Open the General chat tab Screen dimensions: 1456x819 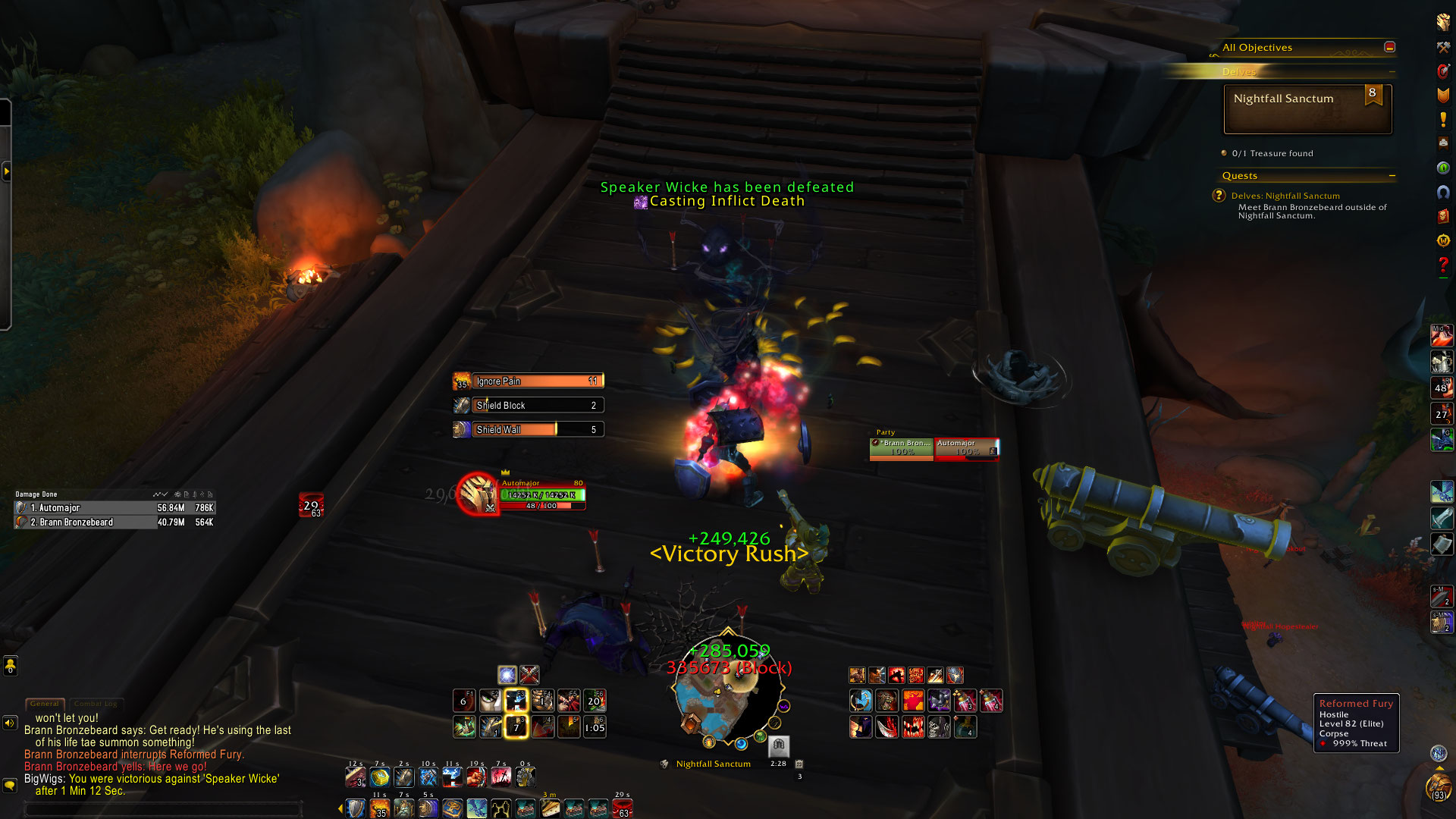coord(45,704)
